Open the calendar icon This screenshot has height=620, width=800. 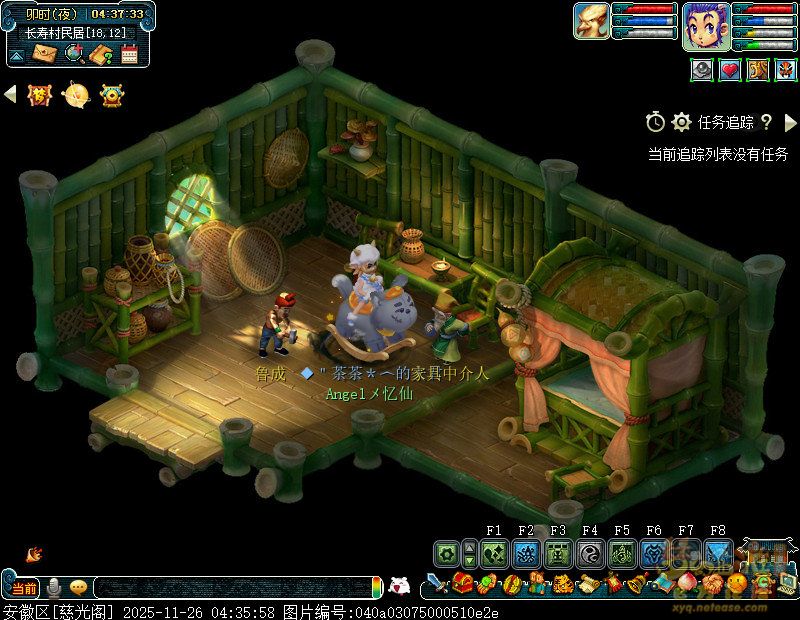point(128,54)
